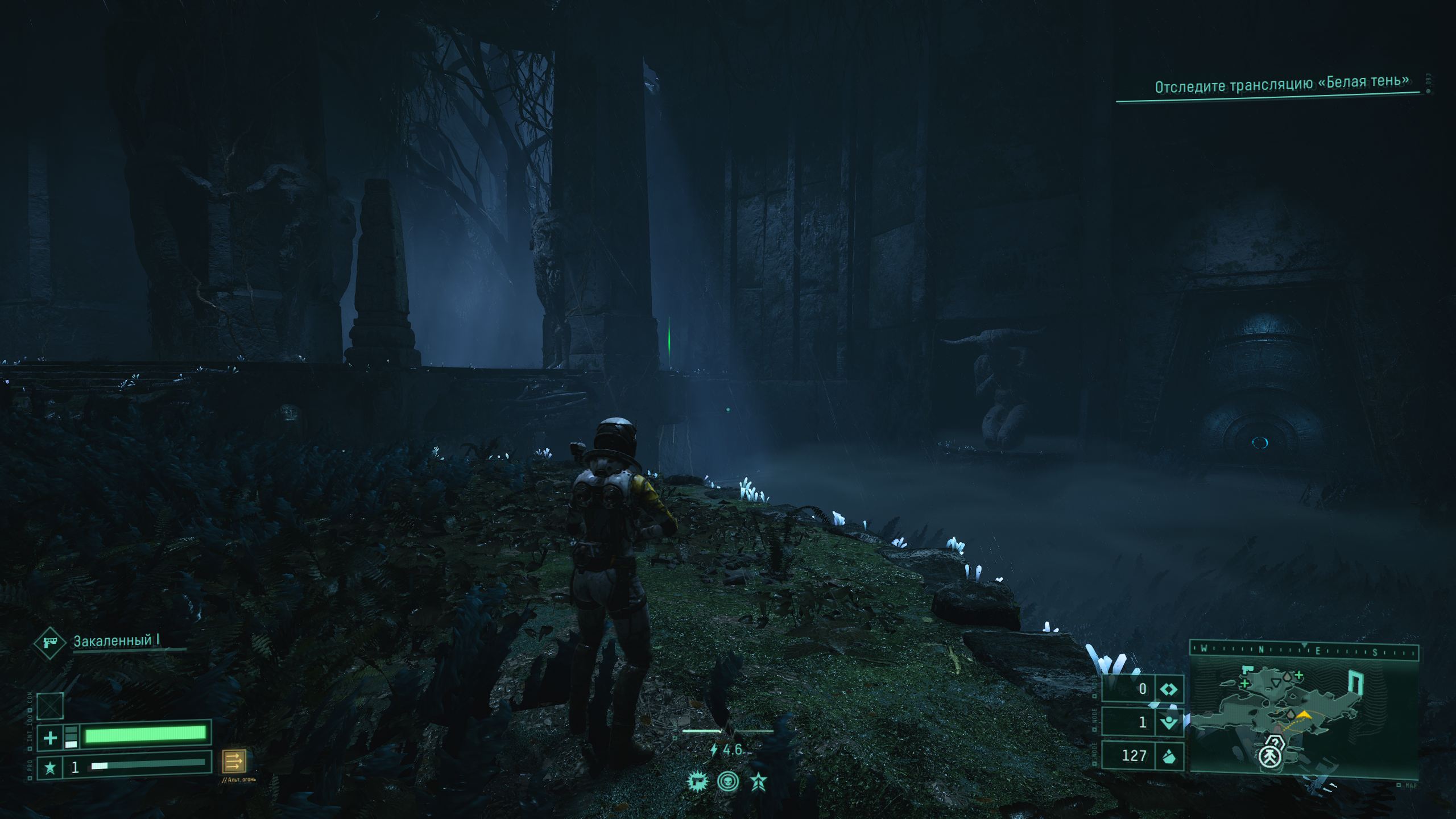Viewport: 1456px width, 819px height.
Task: Open the minimap
Action: (x=1304, y=715)
